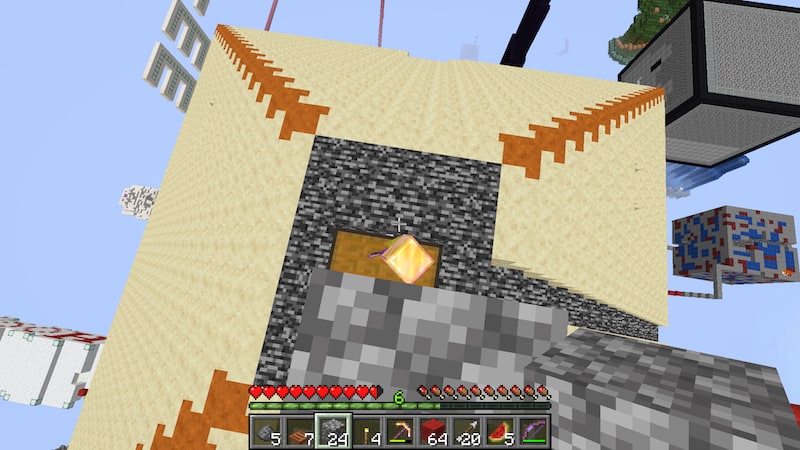This screenshot has height=450, width=800.
Task: Select the grey stone slab hotbar slot
Action: [x=266, y=432]
